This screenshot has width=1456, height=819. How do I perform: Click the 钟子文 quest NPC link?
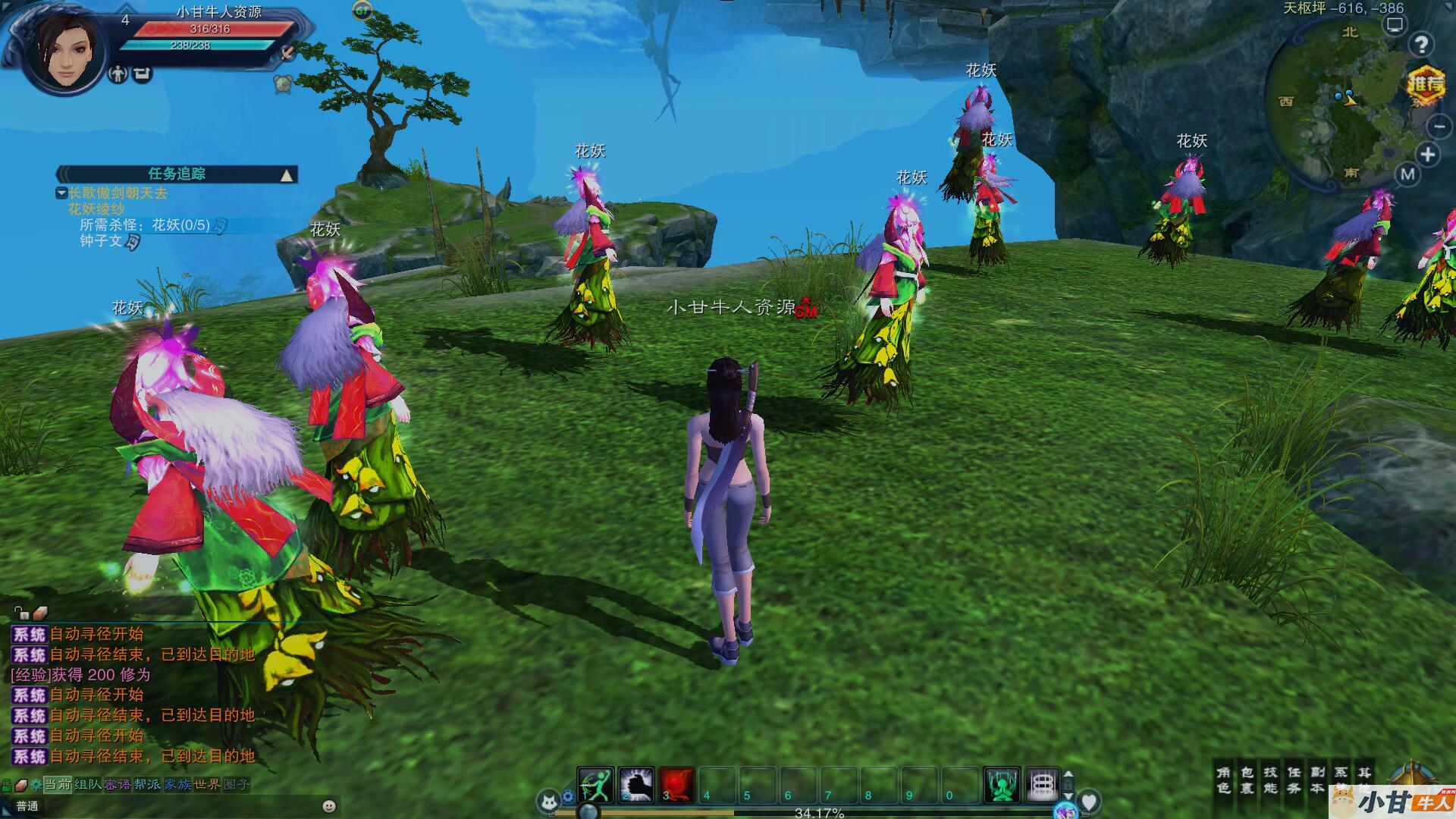[x=101, y=241]
